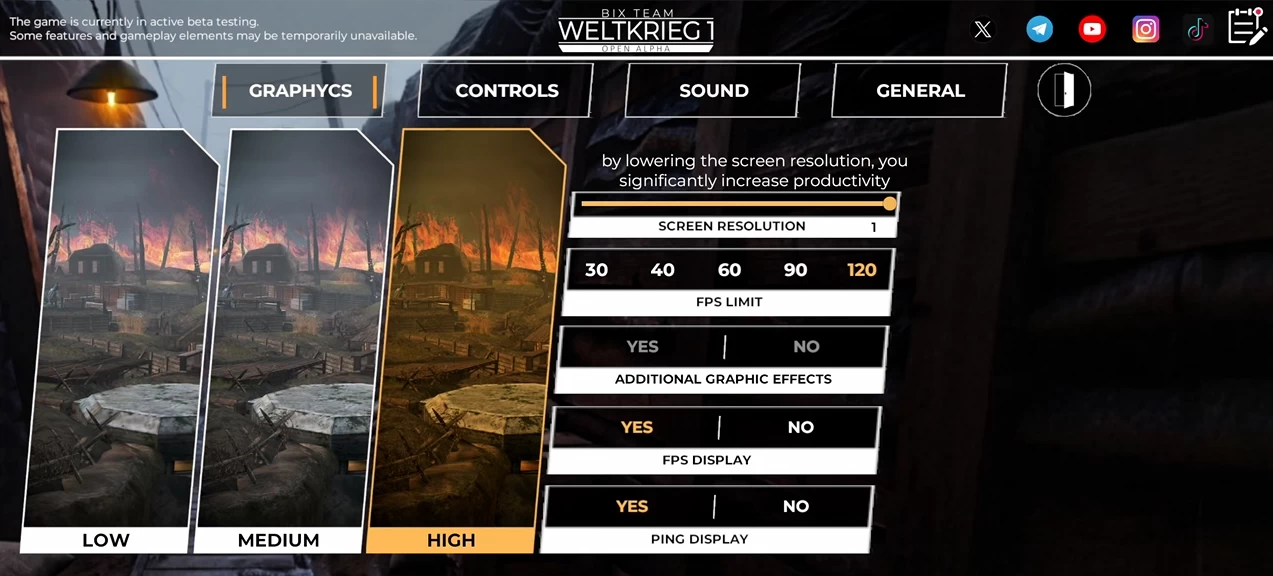Select the General settings tab
Screen dimensions: 1273x576
point(920,91)
